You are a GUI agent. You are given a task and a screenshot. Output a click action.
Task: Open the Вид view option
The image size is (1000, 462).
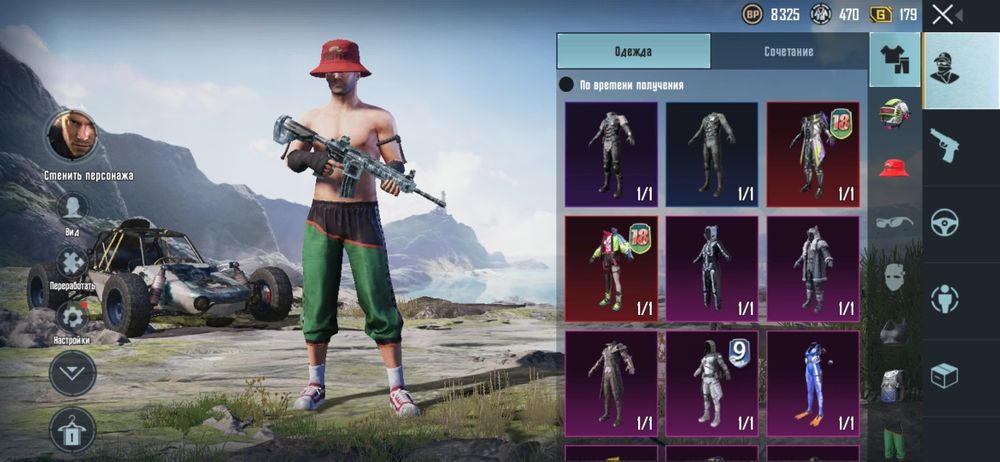pos(72,208)
